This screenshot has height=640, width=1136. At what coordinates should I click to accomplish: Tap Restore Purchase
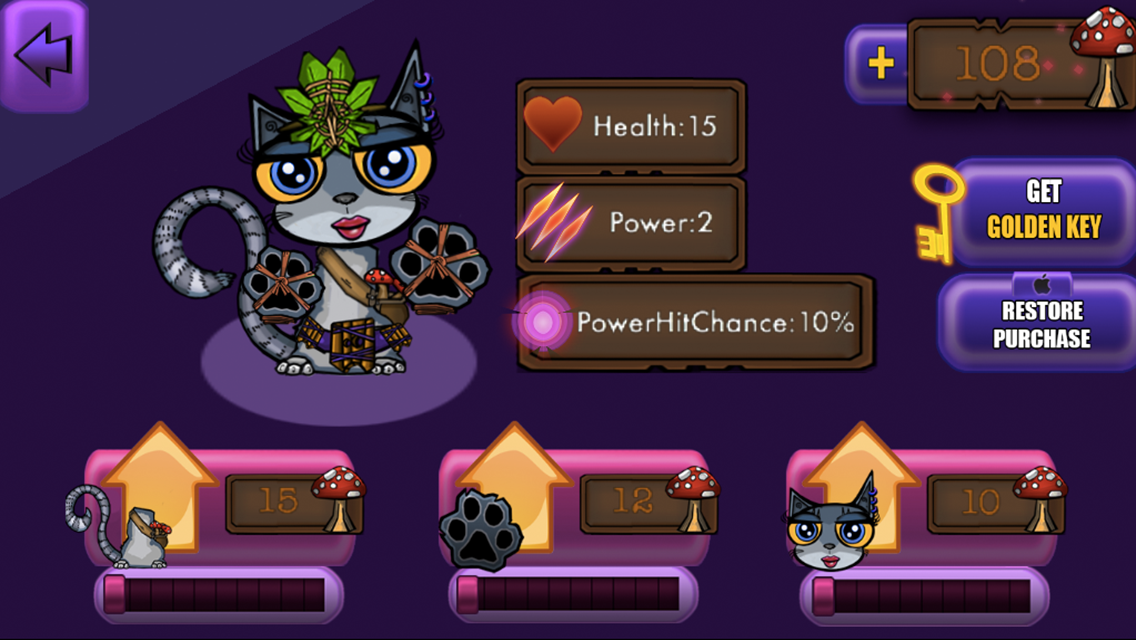click(1040, 323)
